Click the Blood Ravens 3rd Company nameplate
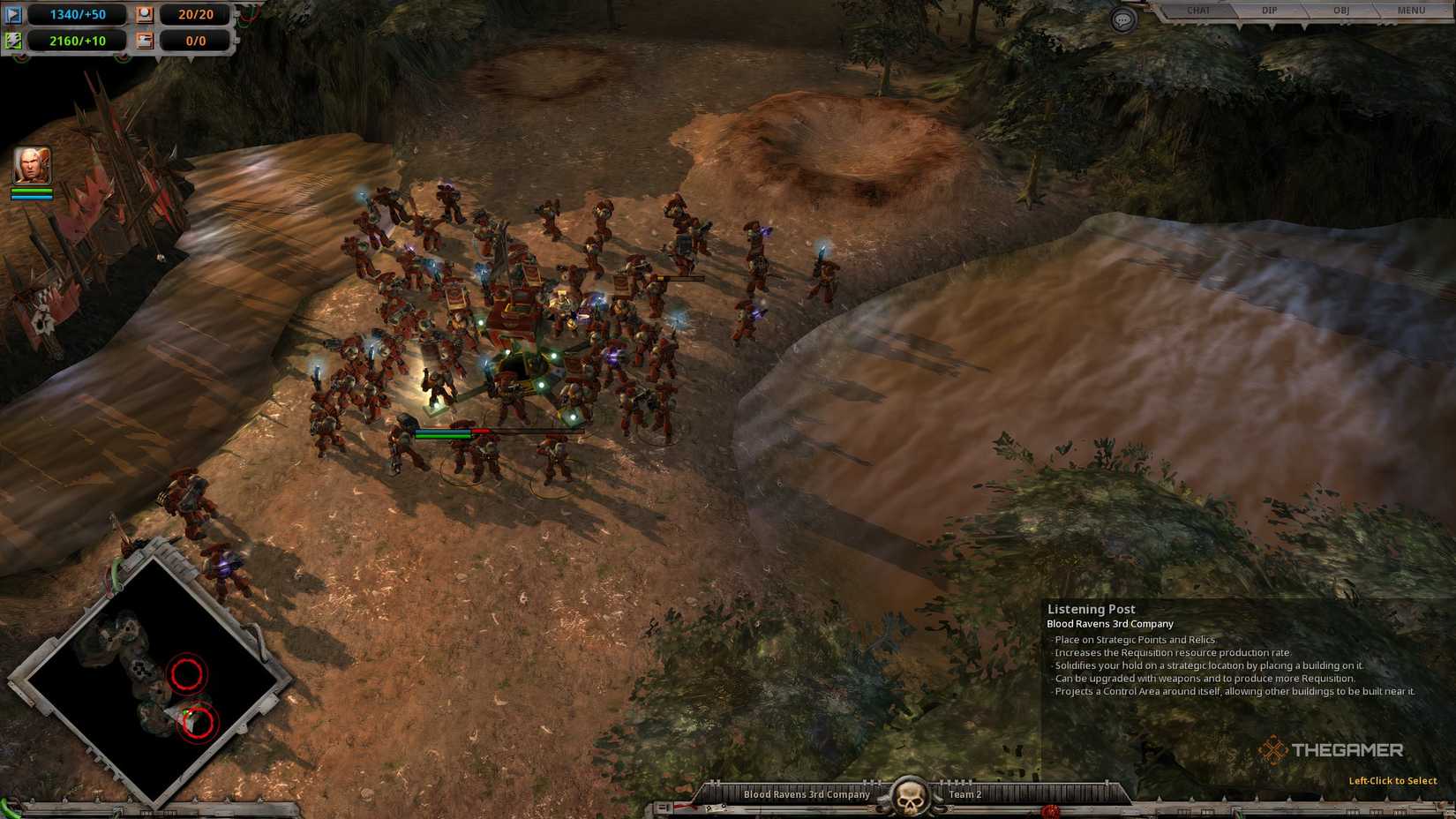The width and height of the screenshot is (1456, 819). [x=806, y=793]
